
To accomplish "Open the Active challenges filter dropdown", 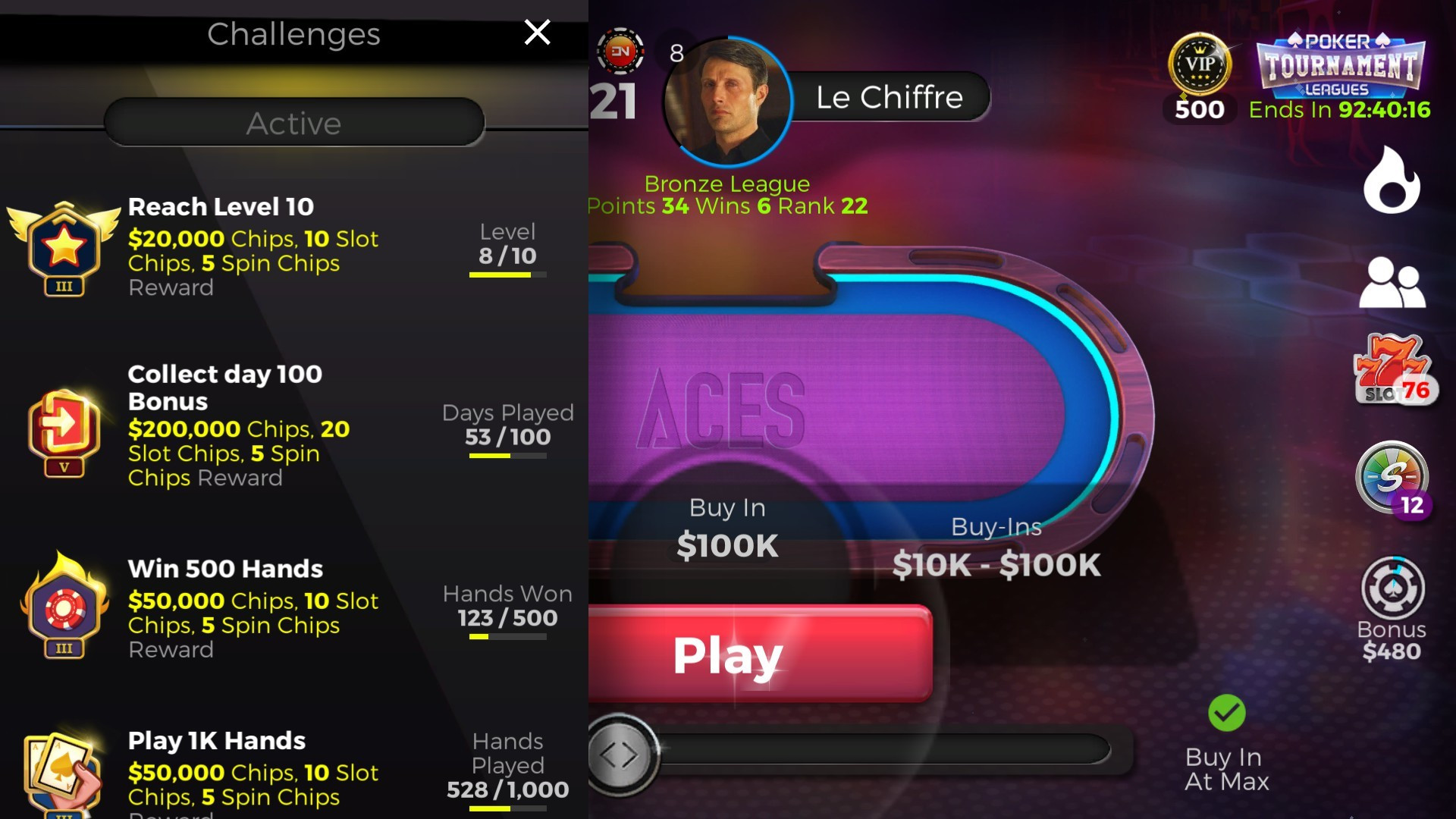I will pos(293,123).
